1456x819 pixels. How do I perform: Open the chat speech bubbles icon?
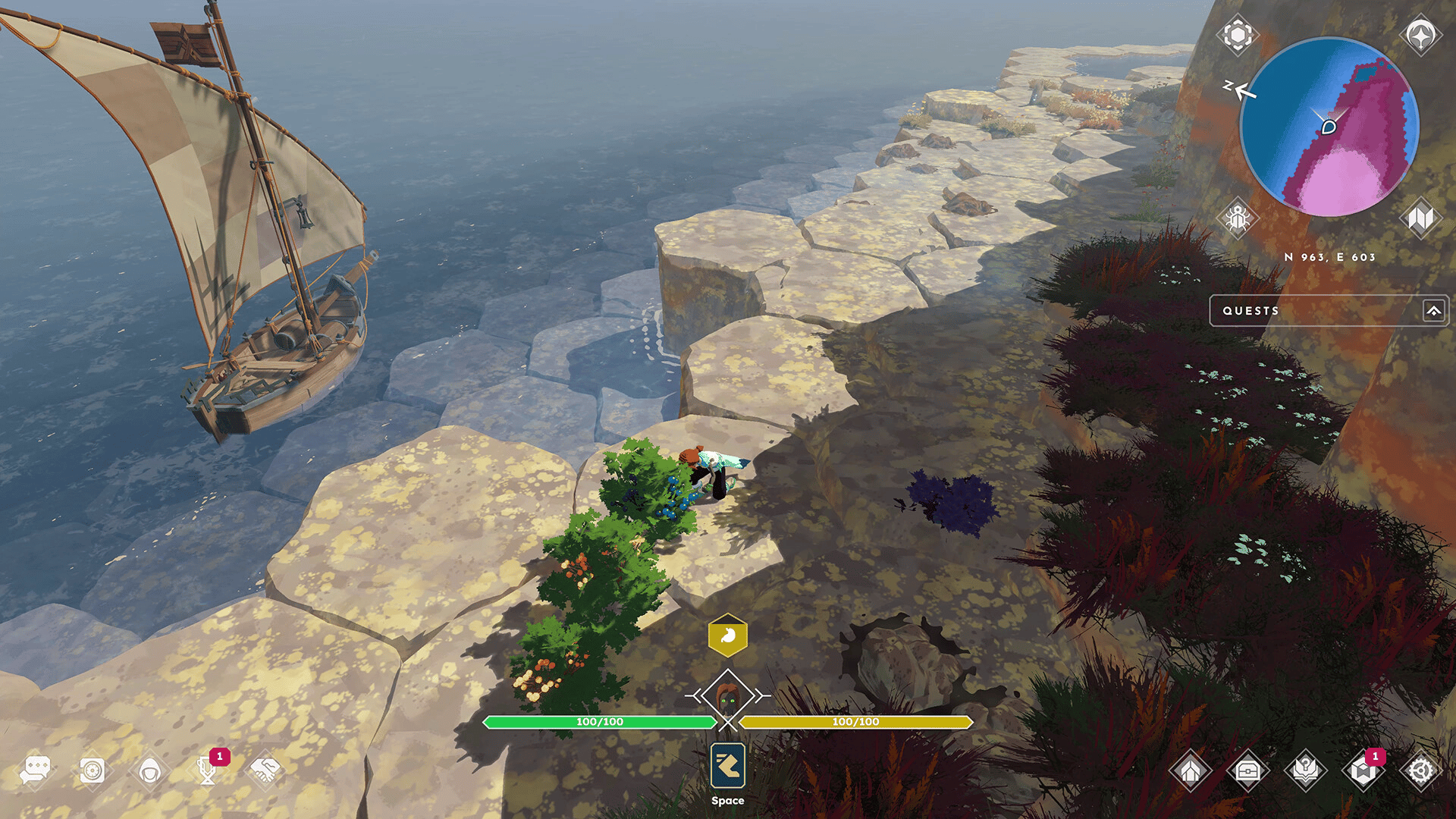click(x=36, y=770)
